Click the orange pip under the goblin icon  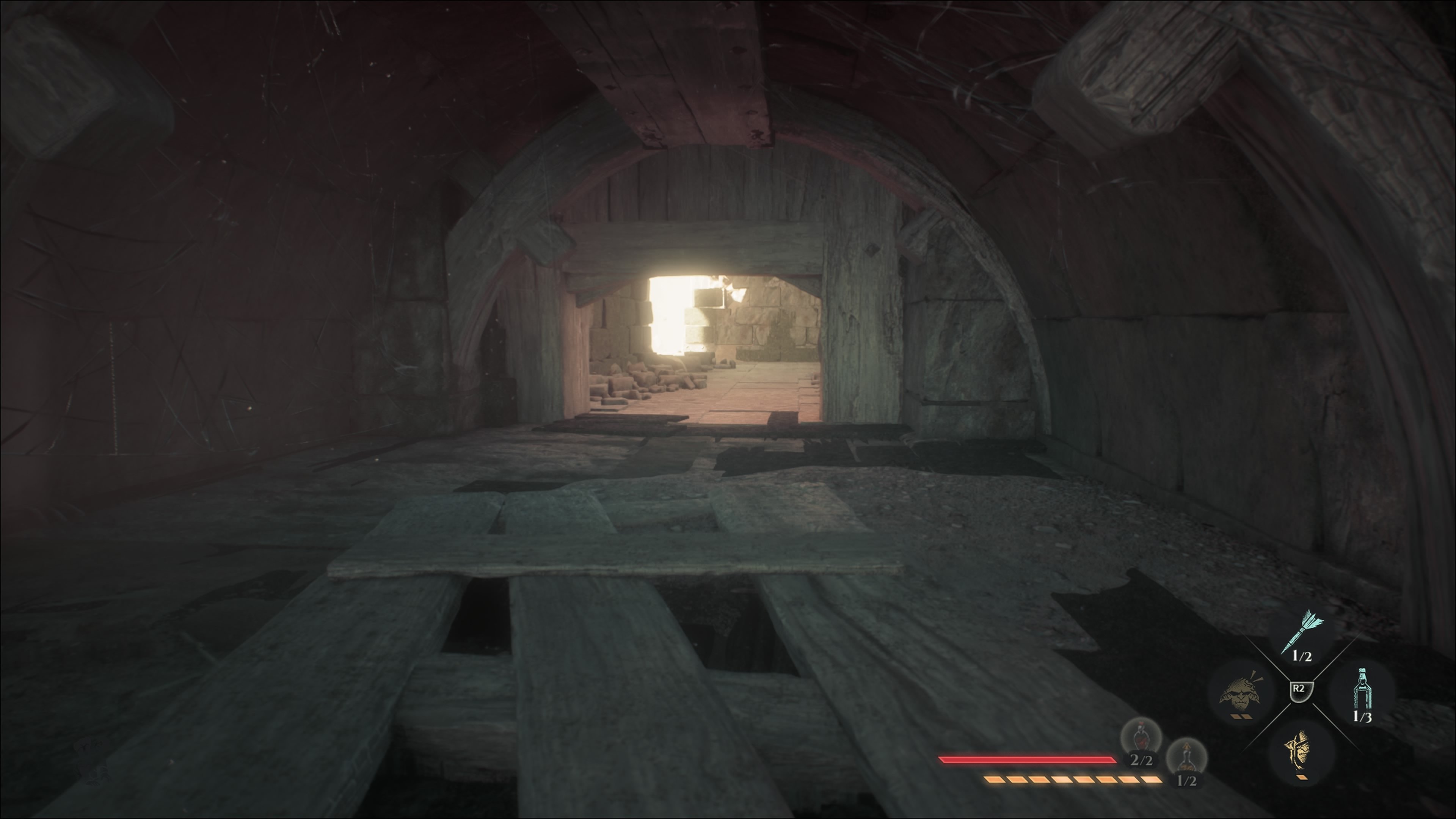(1241, 716)
